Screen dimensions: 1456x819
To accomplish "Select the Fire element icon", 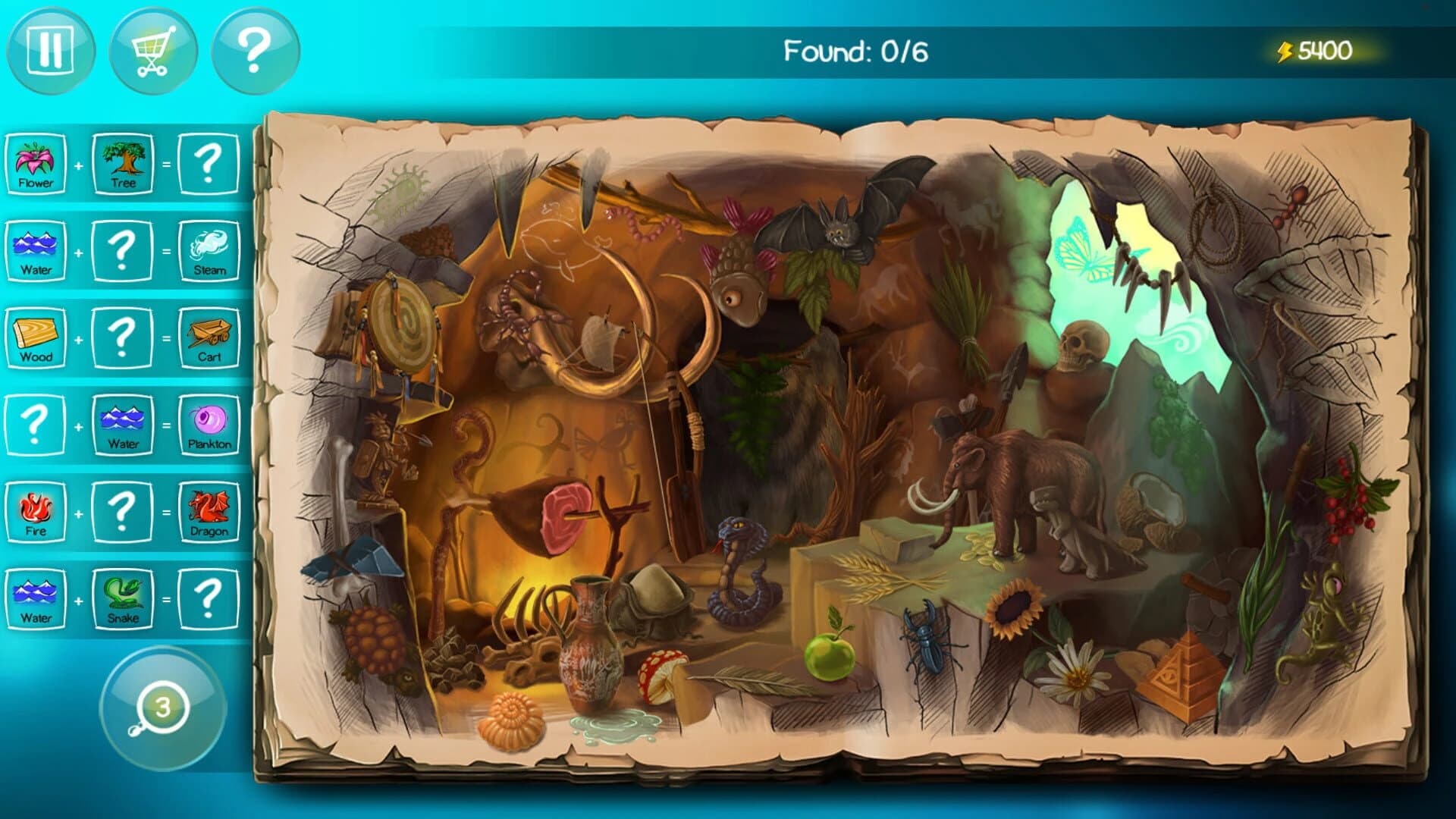I will [36, 510].
